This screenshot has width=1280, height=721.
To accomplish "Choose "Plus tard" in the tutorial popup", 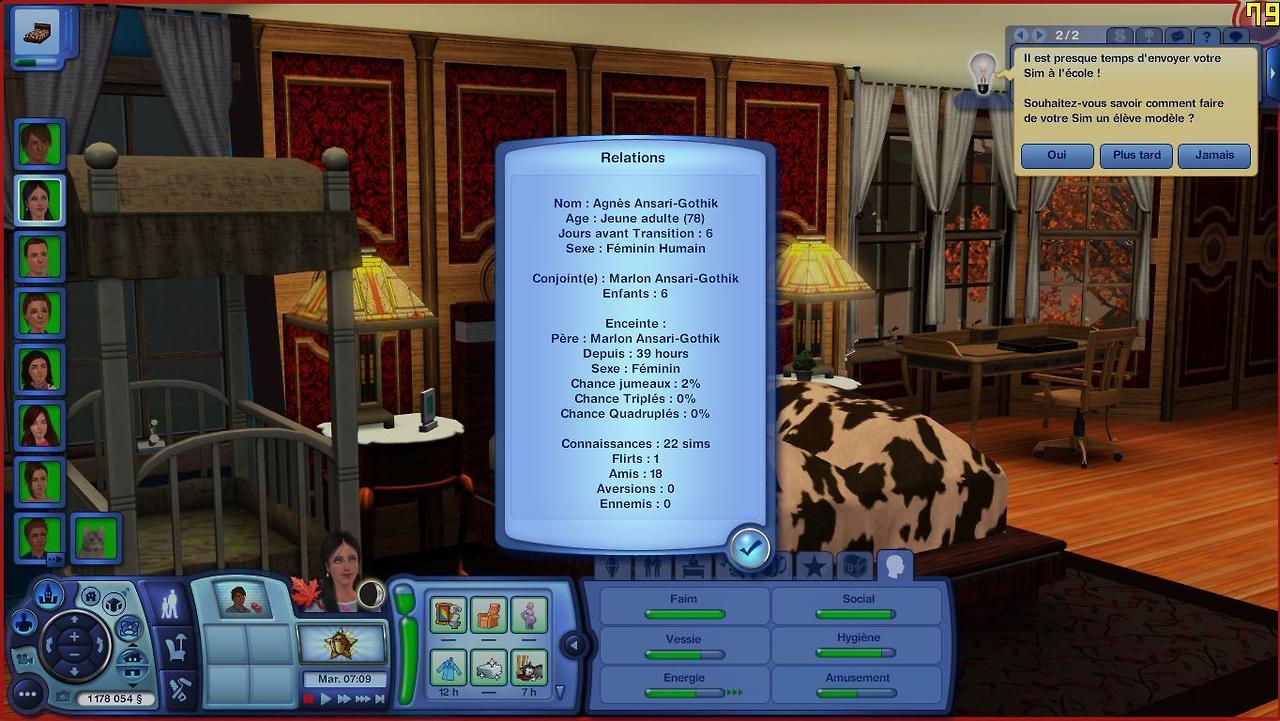I will [1136, 156].
